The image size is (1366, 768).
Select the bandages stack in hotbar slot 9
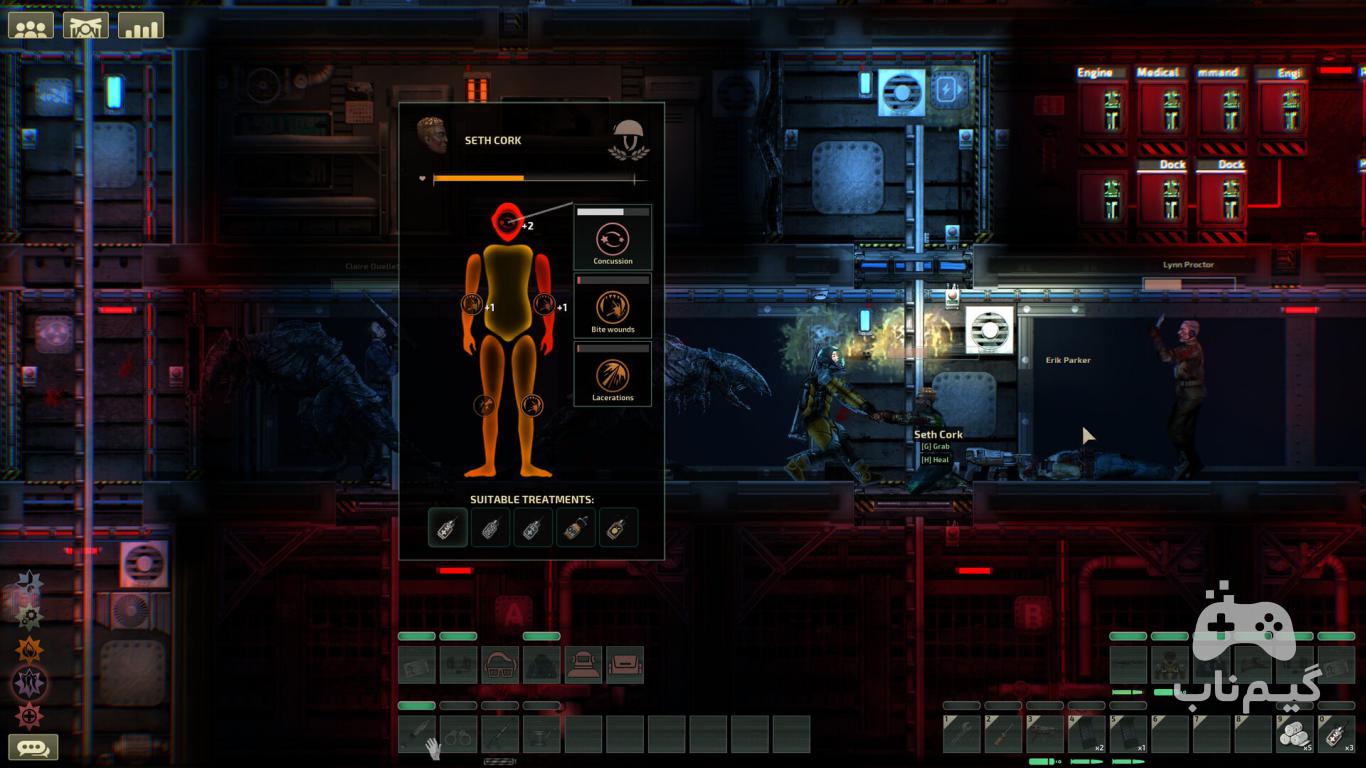1295,734
